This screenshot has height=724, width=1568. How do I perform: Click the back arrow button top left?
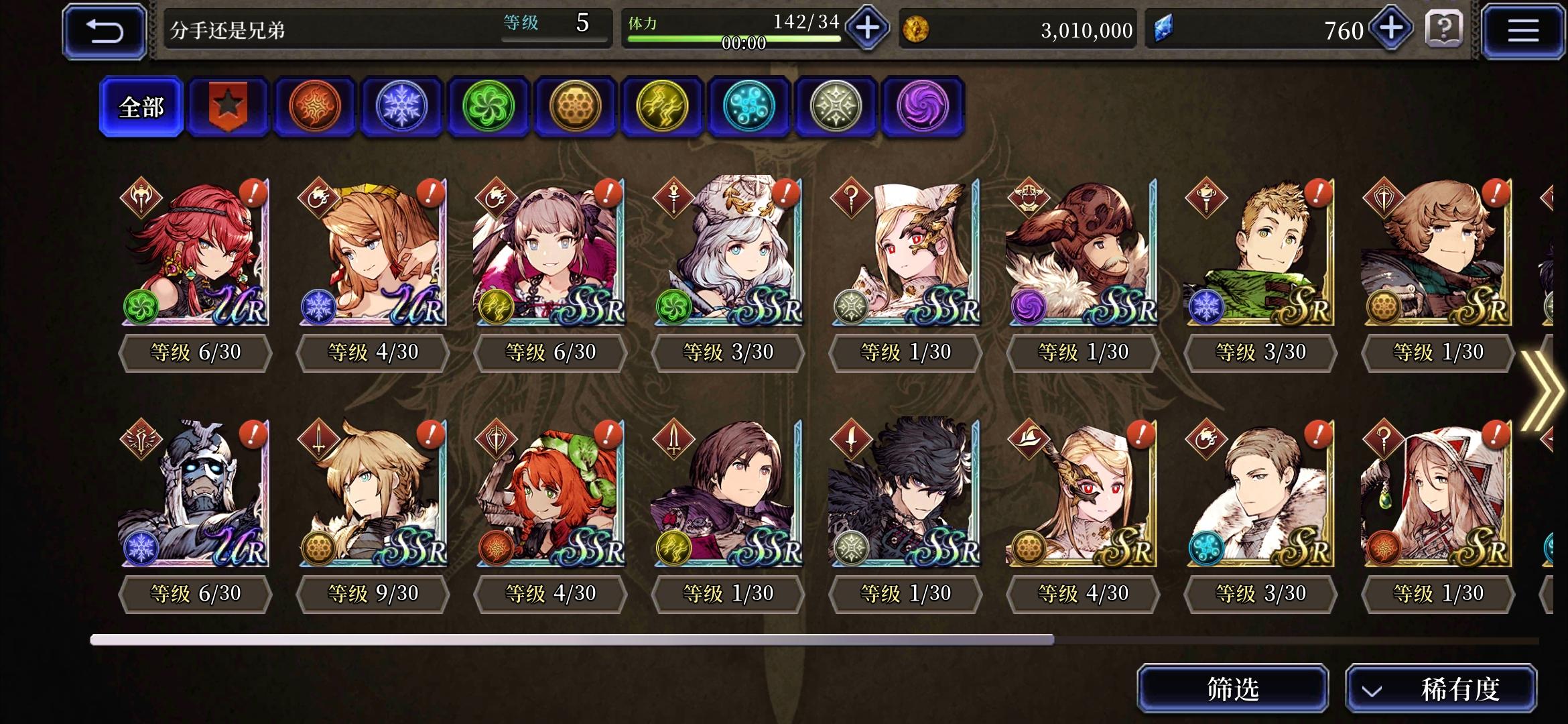point(104,29)
